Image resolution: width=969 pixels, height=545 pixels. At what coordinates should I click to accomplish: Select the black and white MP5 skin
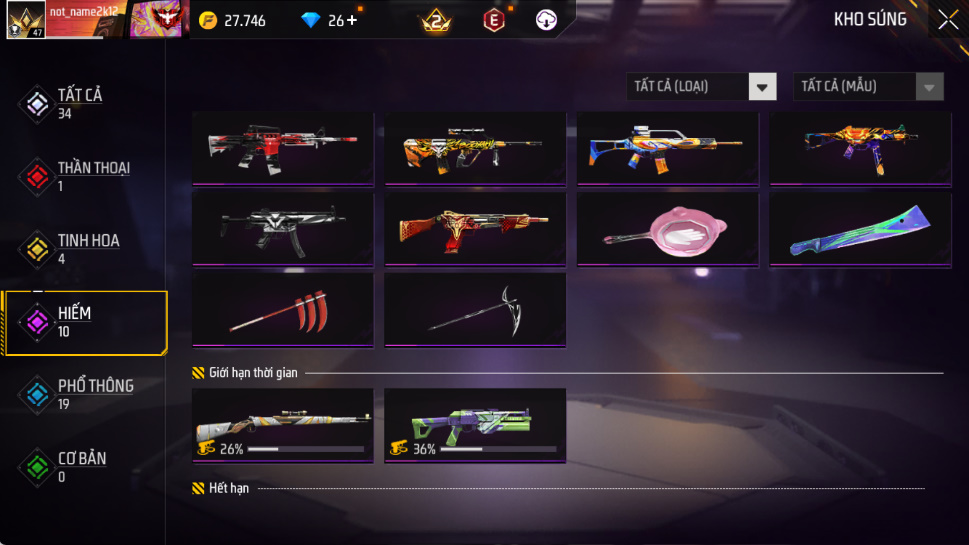(282, 229)
